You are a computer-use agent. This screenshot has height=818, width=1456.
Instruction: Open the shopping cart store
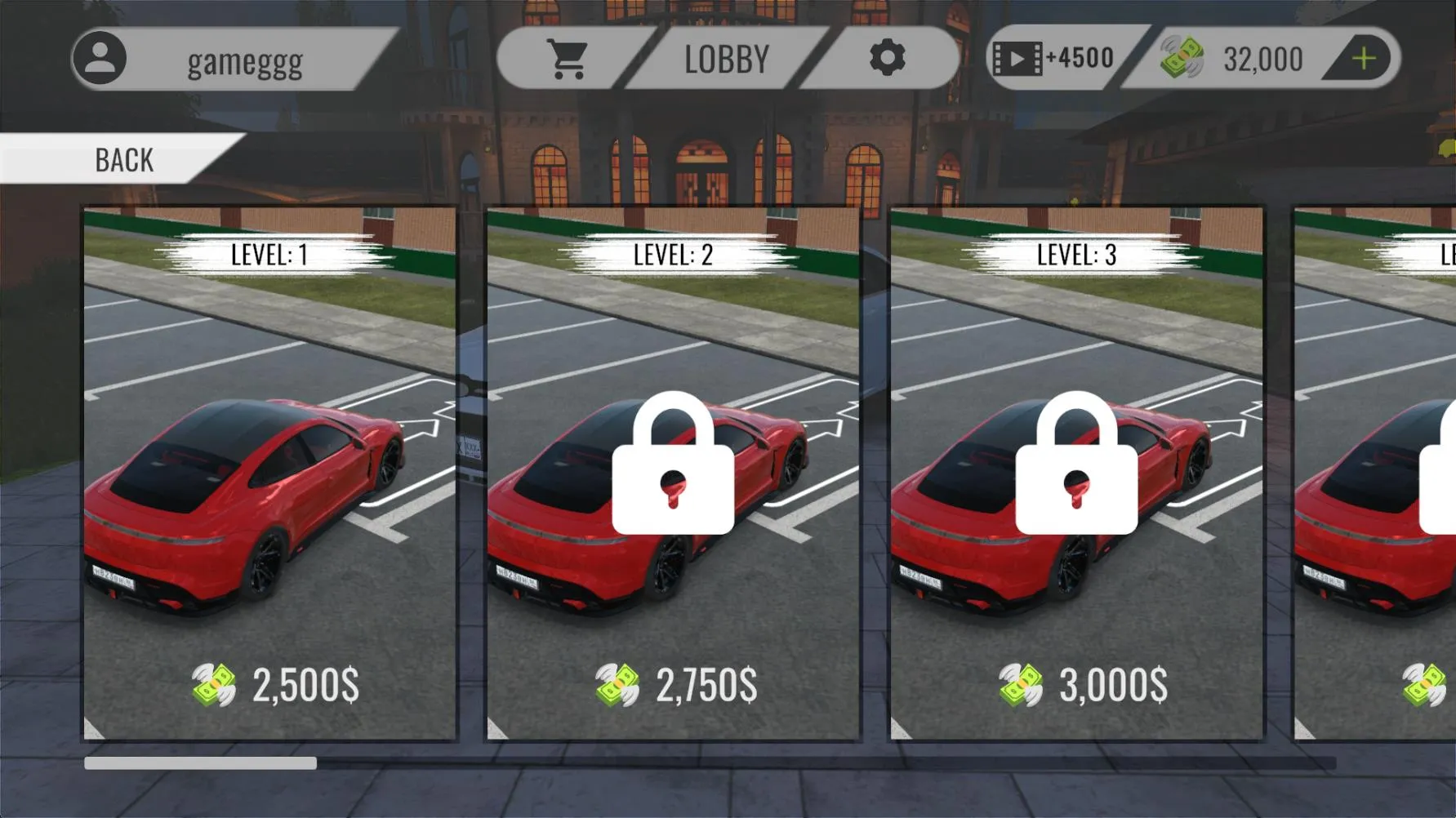[x=572, y=57]
